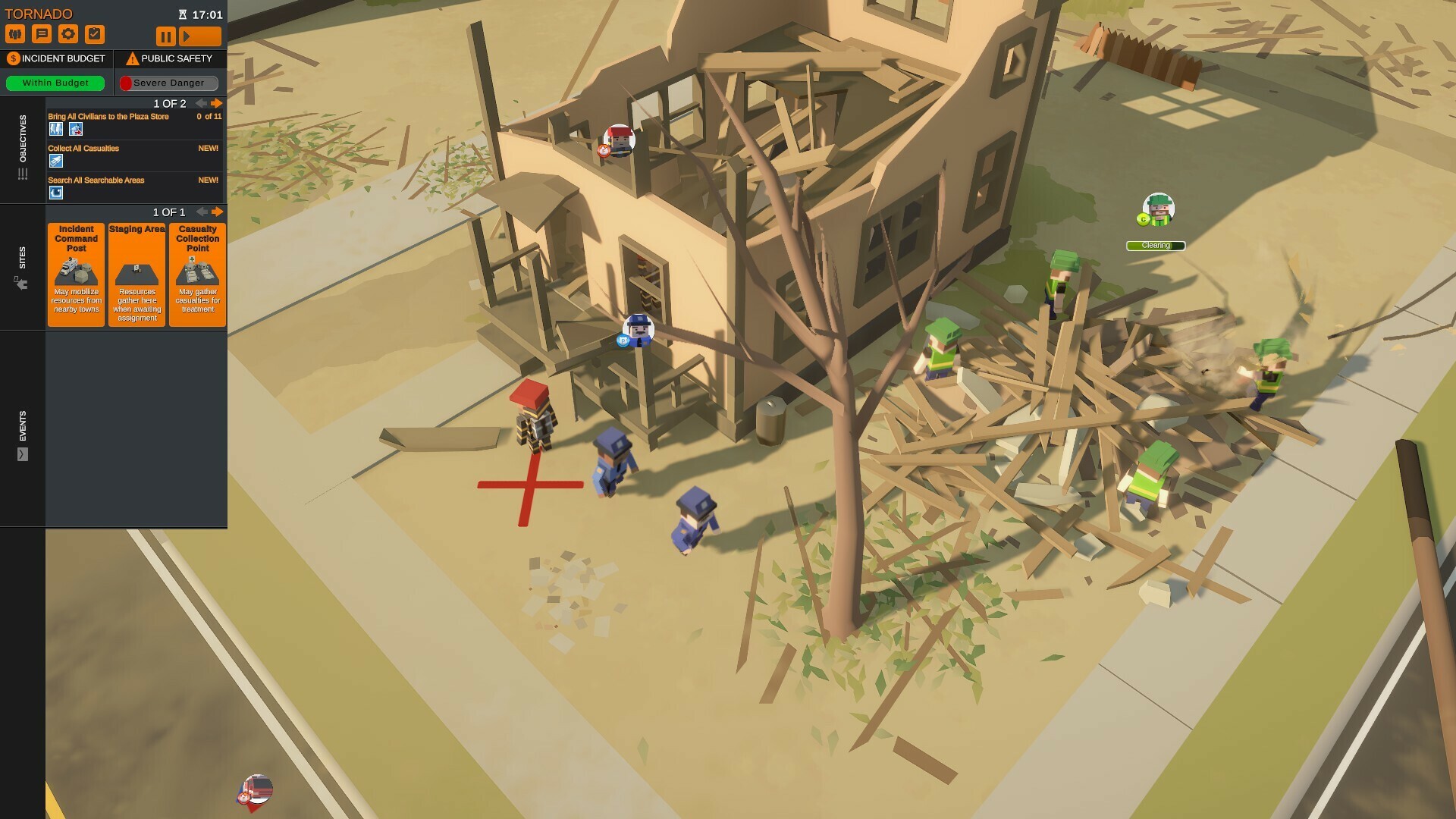Open the crew roster icon
This screenshot has height=819, width=1456.
click(17, 33)
